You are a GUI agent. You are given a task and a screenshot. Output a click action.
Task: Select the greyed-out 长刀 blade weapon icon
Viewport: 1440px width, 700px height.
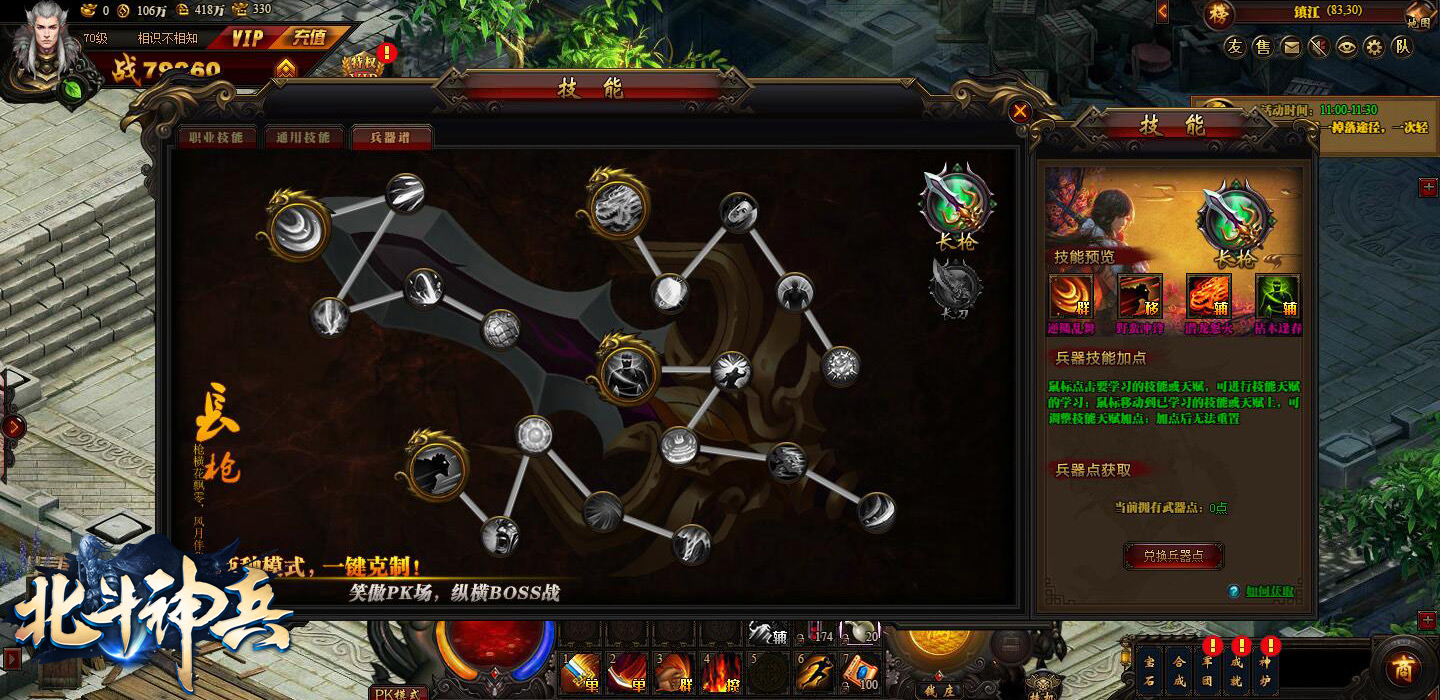[955, 287]
